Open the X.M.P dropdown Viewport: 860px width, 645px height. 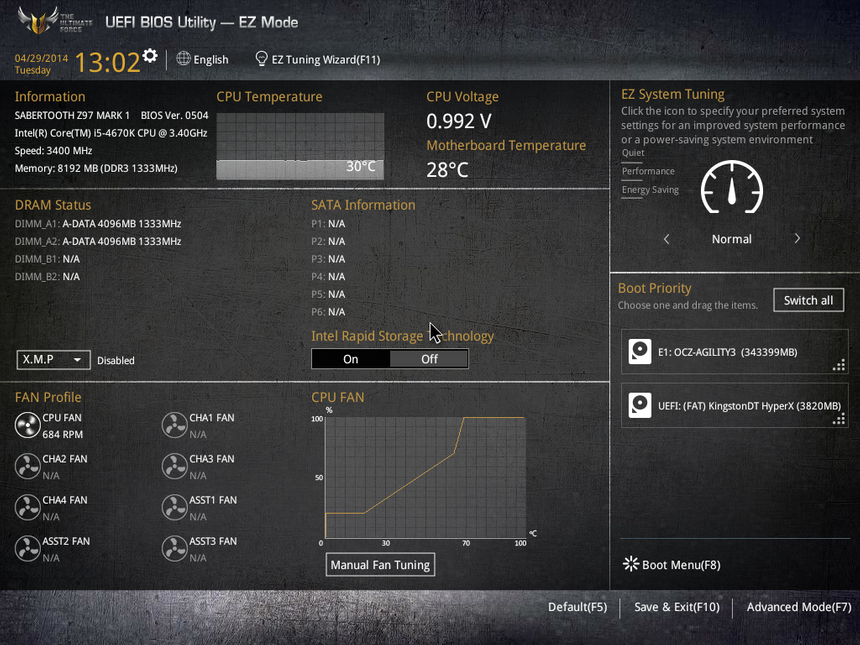click(x=54, y=360)
